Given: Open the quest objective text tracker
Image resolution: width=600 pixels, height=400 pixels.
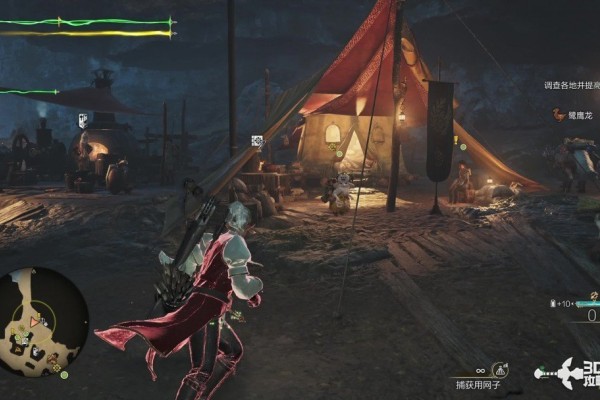Looking at the screenshot, I should (571, 86).
